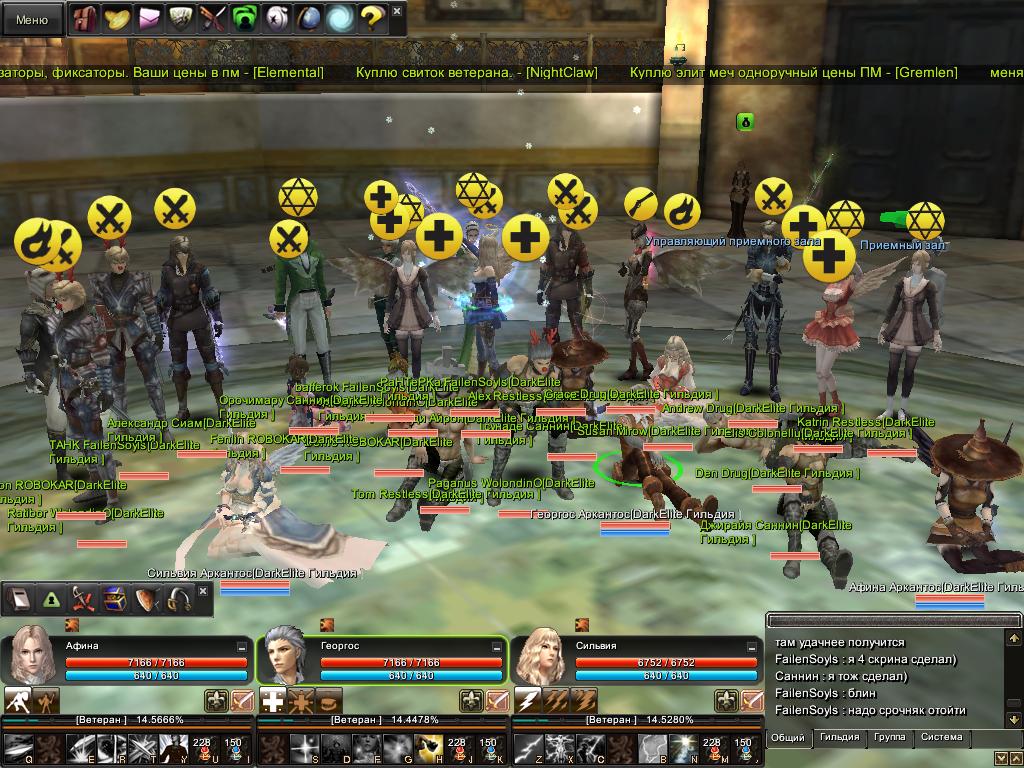
Task: Close the top icon toolbar
Action: click(x=397, y=12)
